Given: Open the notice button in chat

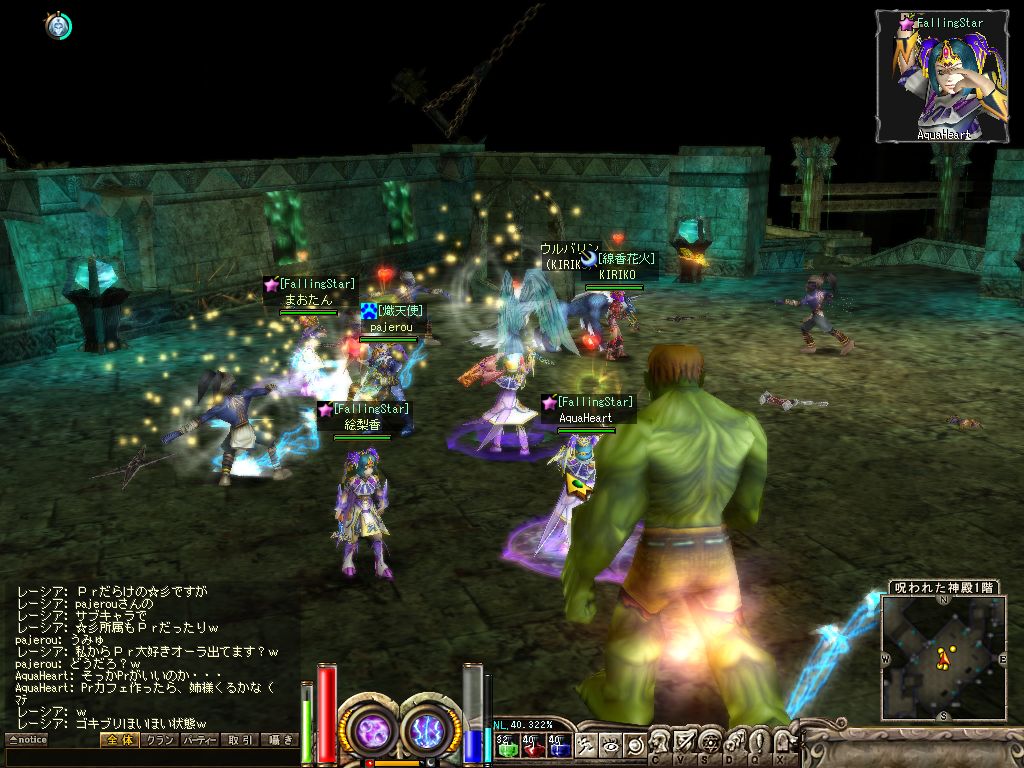Looking at the screenshot, I should pyautogui.click(x=27, y=740).
